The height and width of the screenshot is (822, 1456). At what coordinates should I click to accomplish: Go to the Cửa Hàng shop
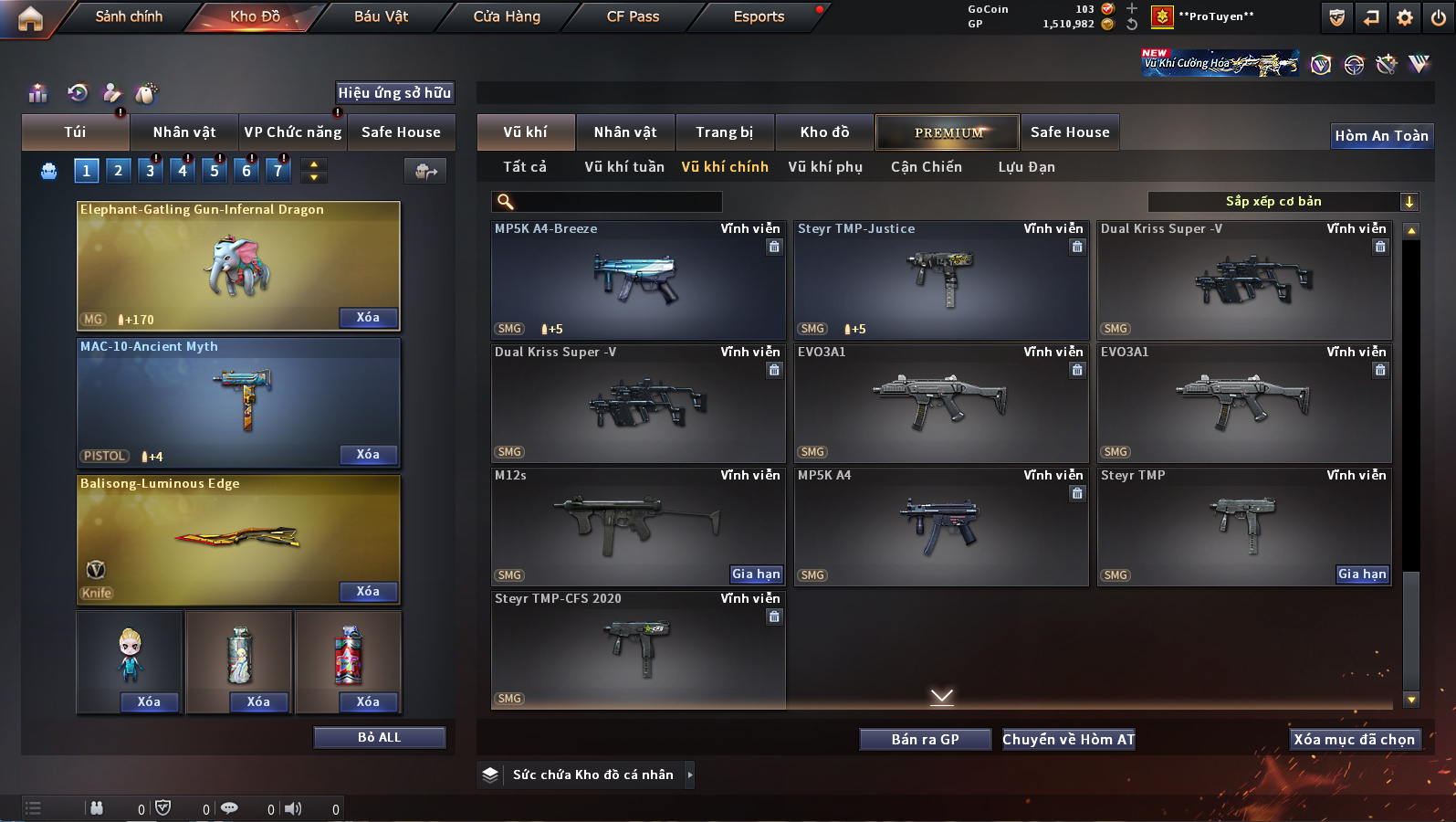click(x=507, y=16)
